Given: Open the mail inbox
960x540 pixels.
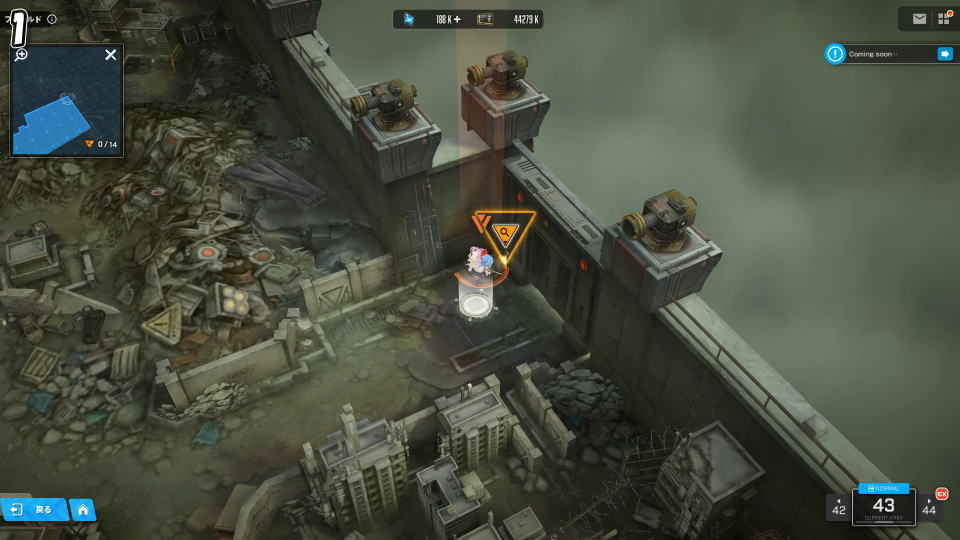Looking at the screenshot, I should (919, 19).
